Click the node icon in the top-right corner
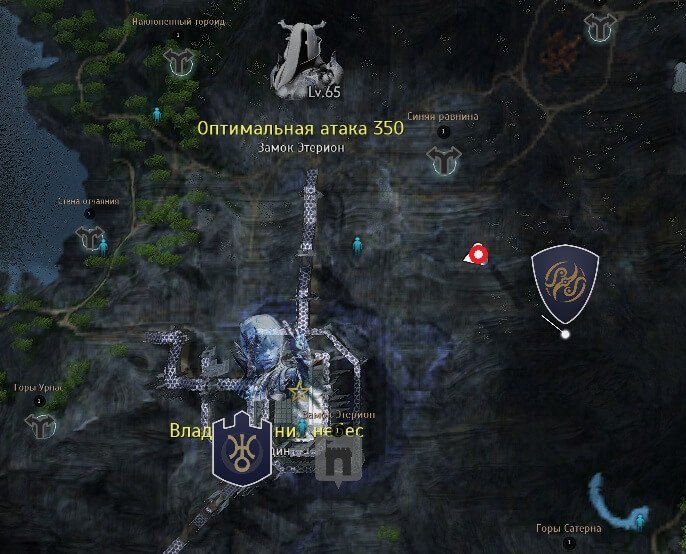 pos(600,27)
